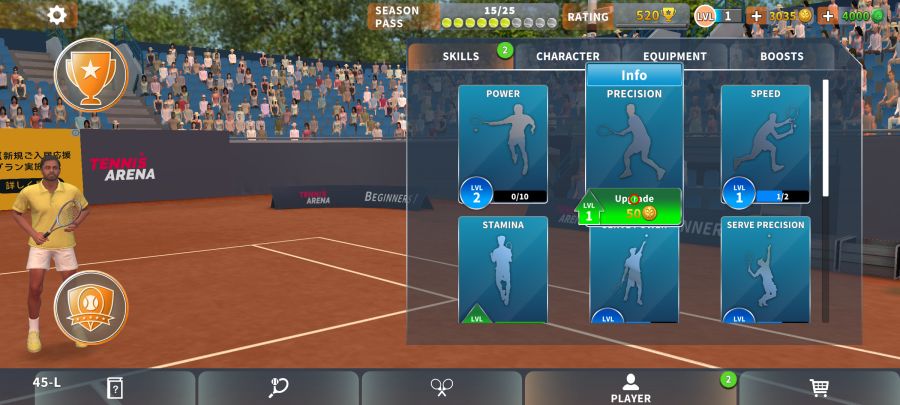900x405 pixels.
Task: Select the Speed skill card
Action: (x=765, y=144)
